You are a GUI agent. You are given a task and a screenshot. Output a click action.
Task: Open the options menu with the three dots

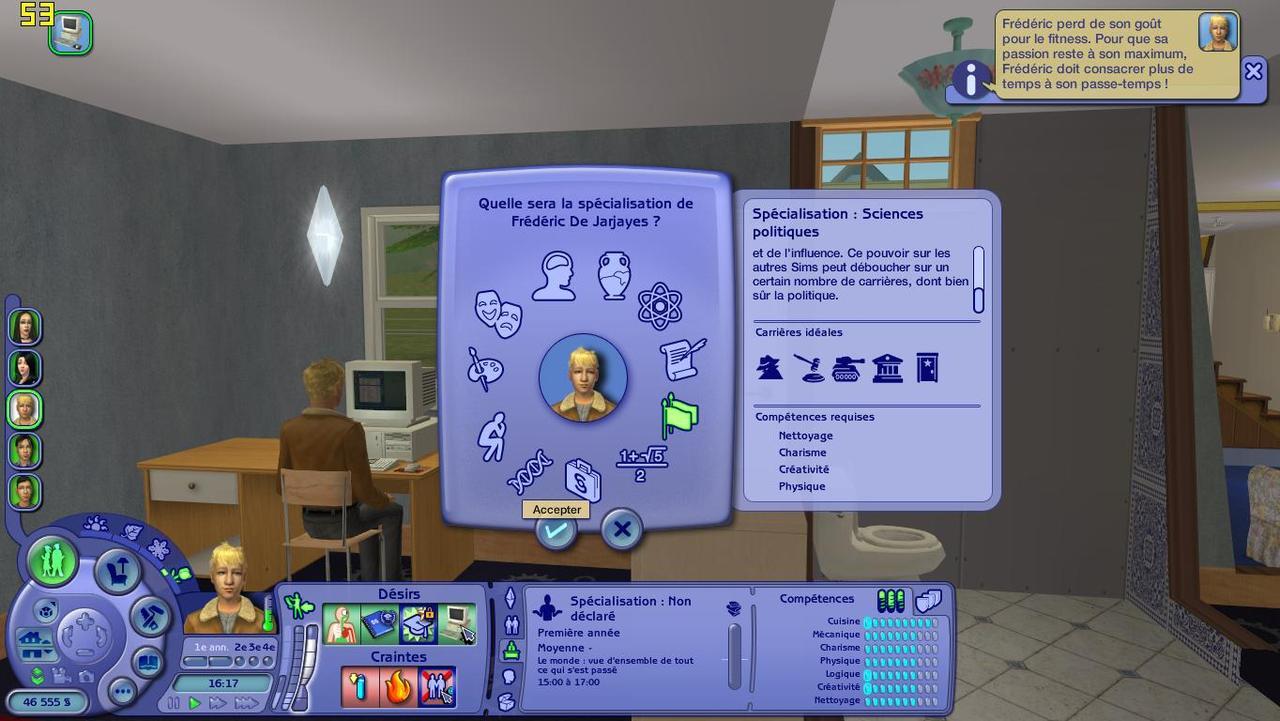tap(123, 691)
